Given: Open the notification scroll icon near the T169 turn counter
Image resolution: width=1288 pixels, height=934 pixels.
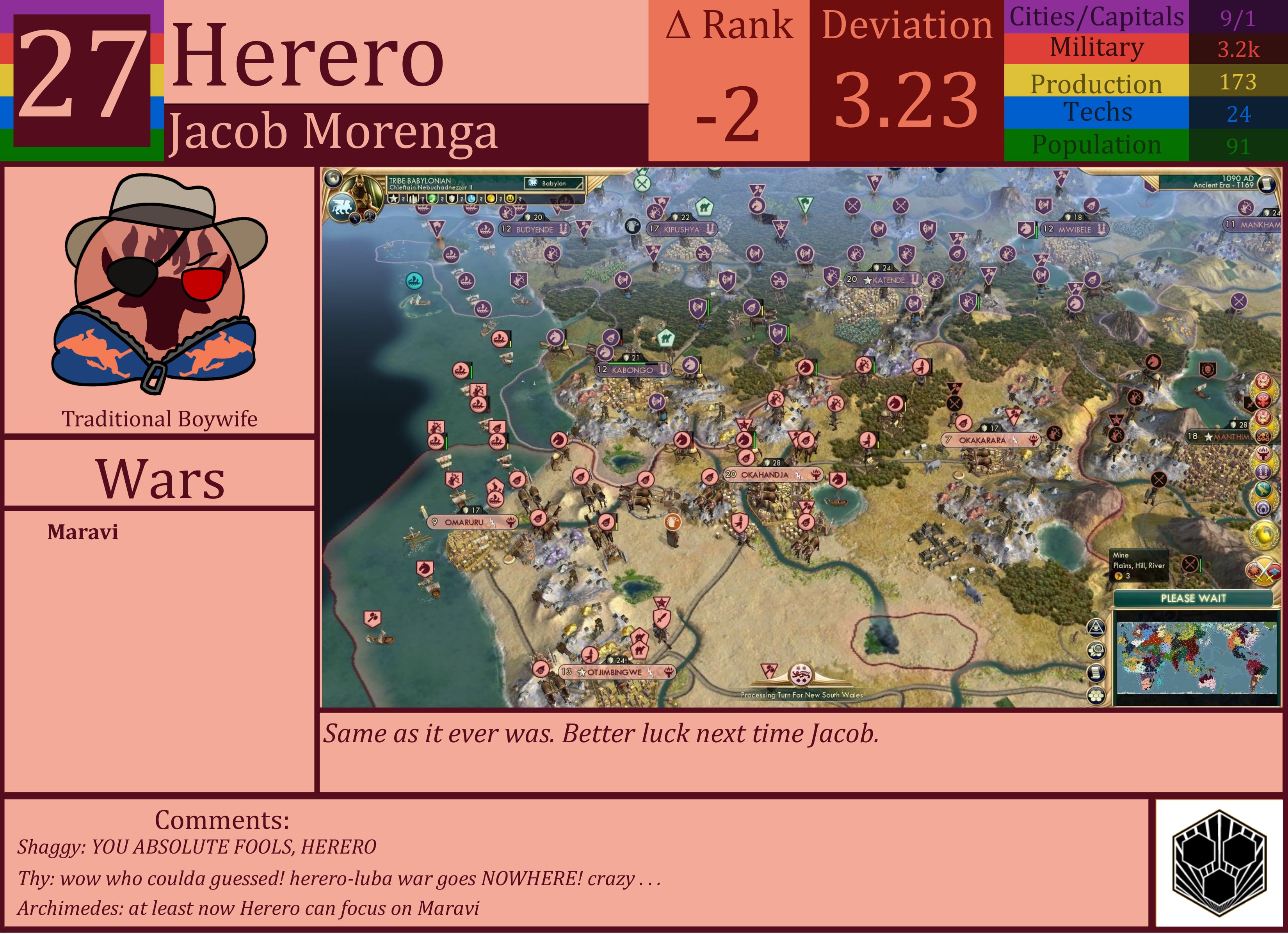Looking at the screenshot, I should pos(1267,183).
